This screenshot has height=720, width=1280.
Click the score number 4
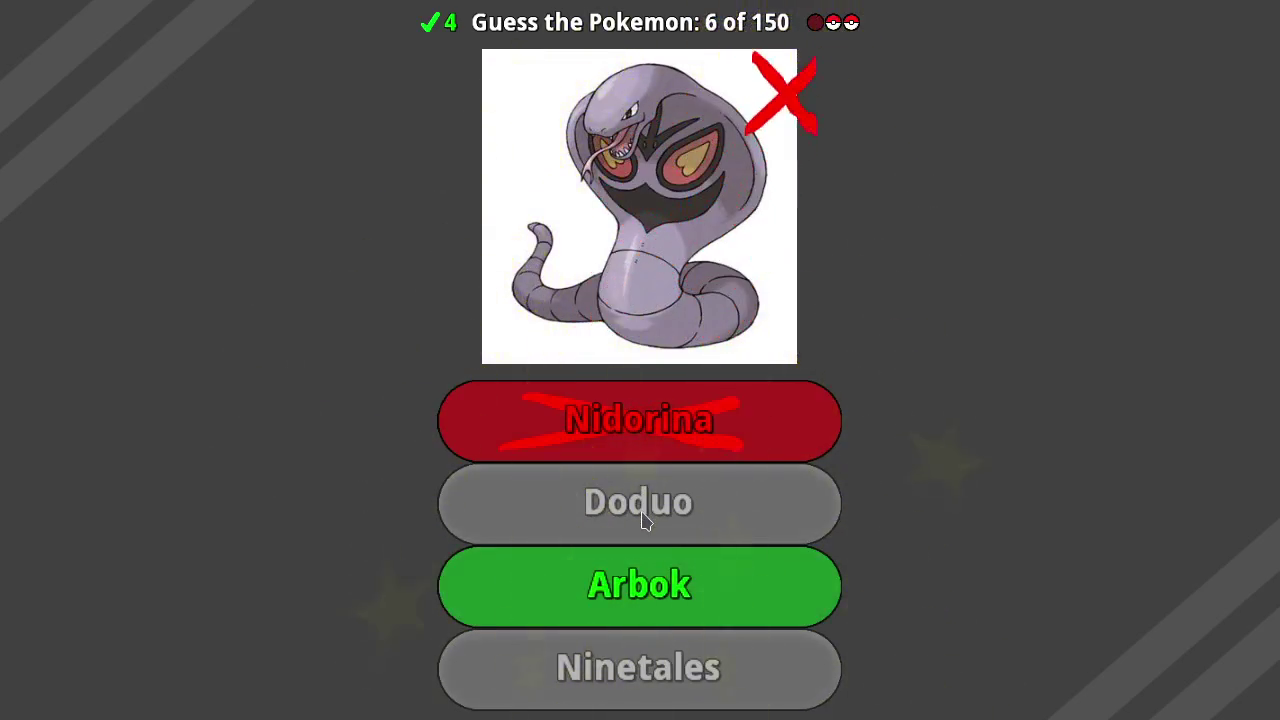[449, 22]
